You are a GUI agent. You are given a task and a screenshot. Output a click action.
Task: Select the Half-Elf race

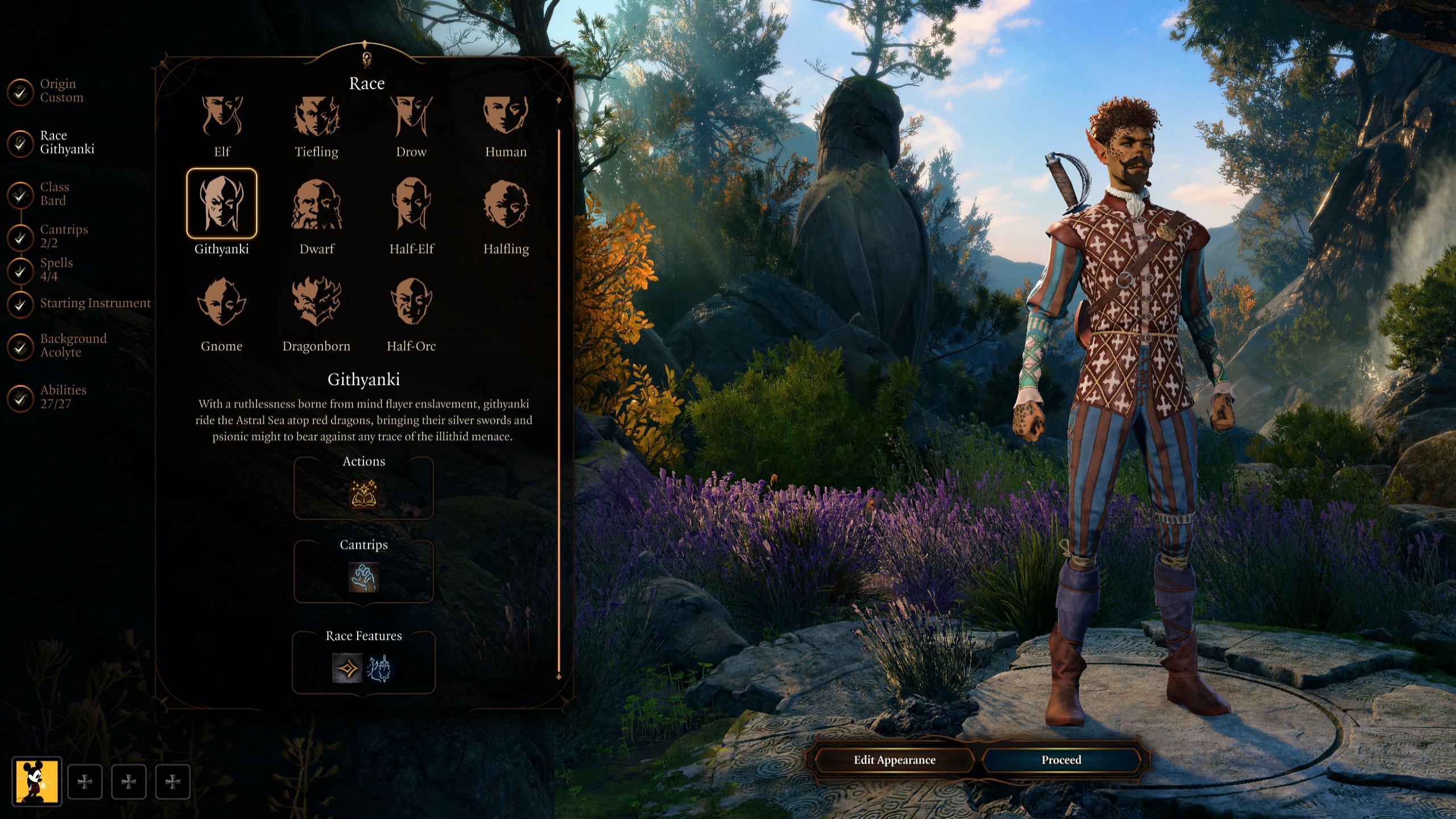(x=411, y=205)
